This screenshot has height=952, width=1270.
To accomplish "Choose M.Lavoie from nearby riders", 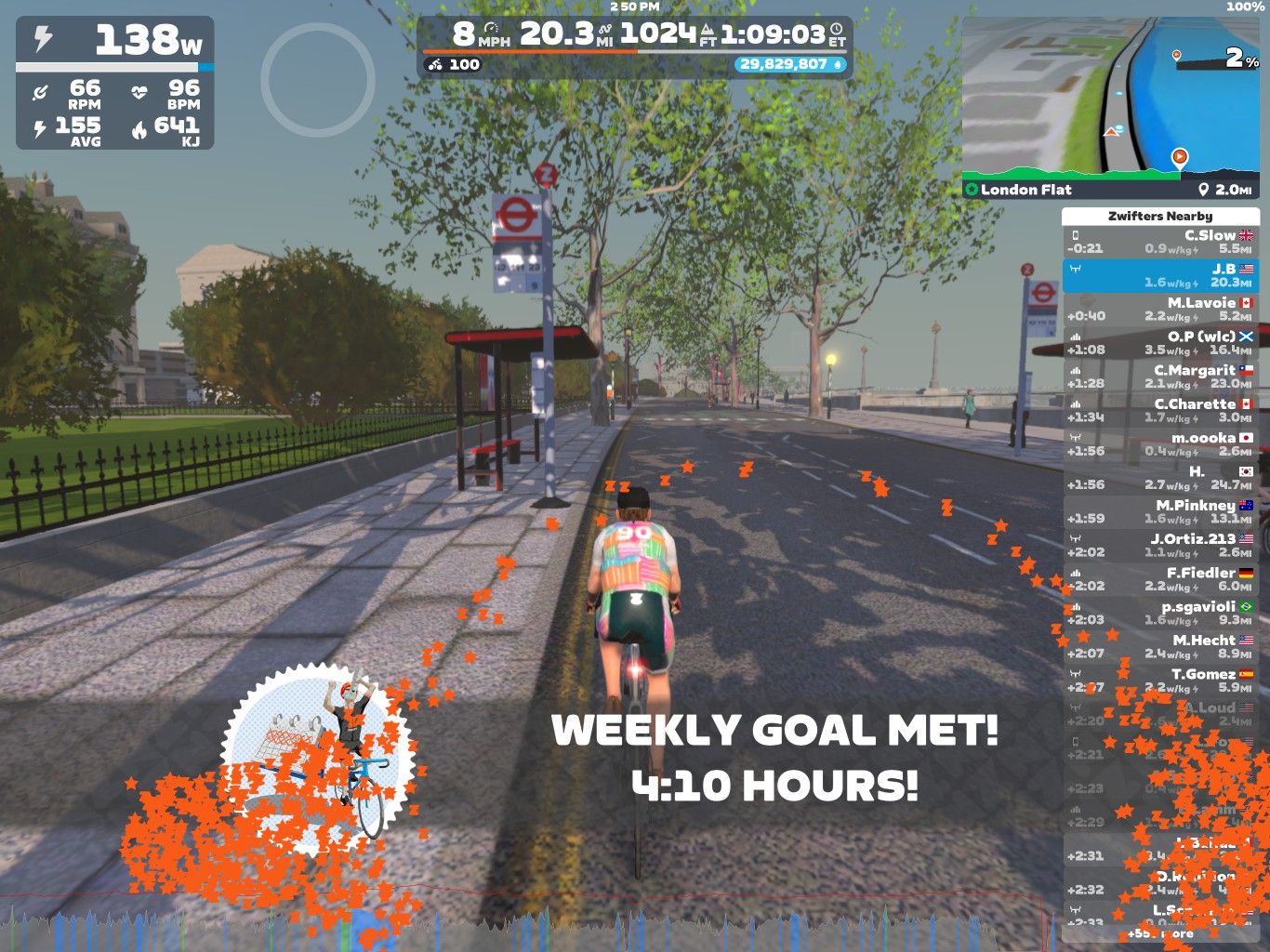I will tap(1160, 310).
